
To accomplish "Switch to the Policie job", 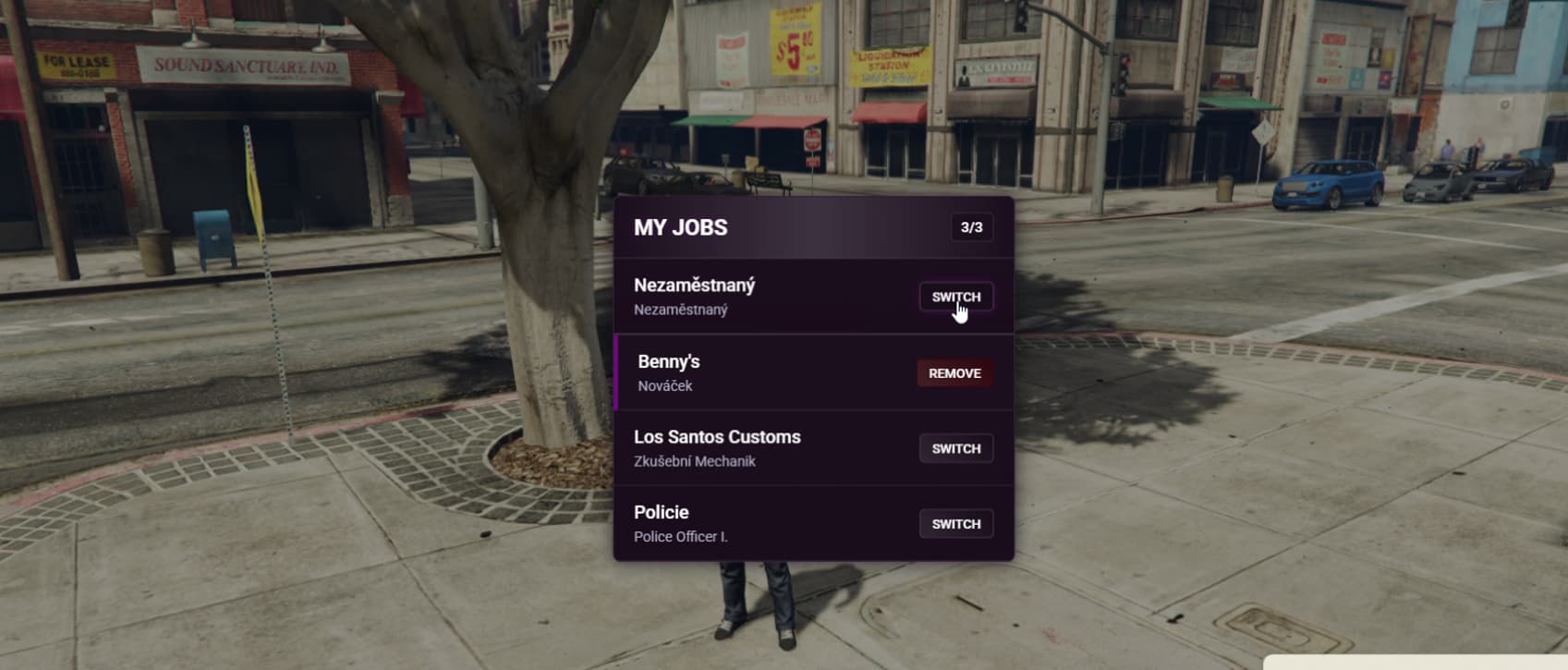I will (x=956, y=523).
